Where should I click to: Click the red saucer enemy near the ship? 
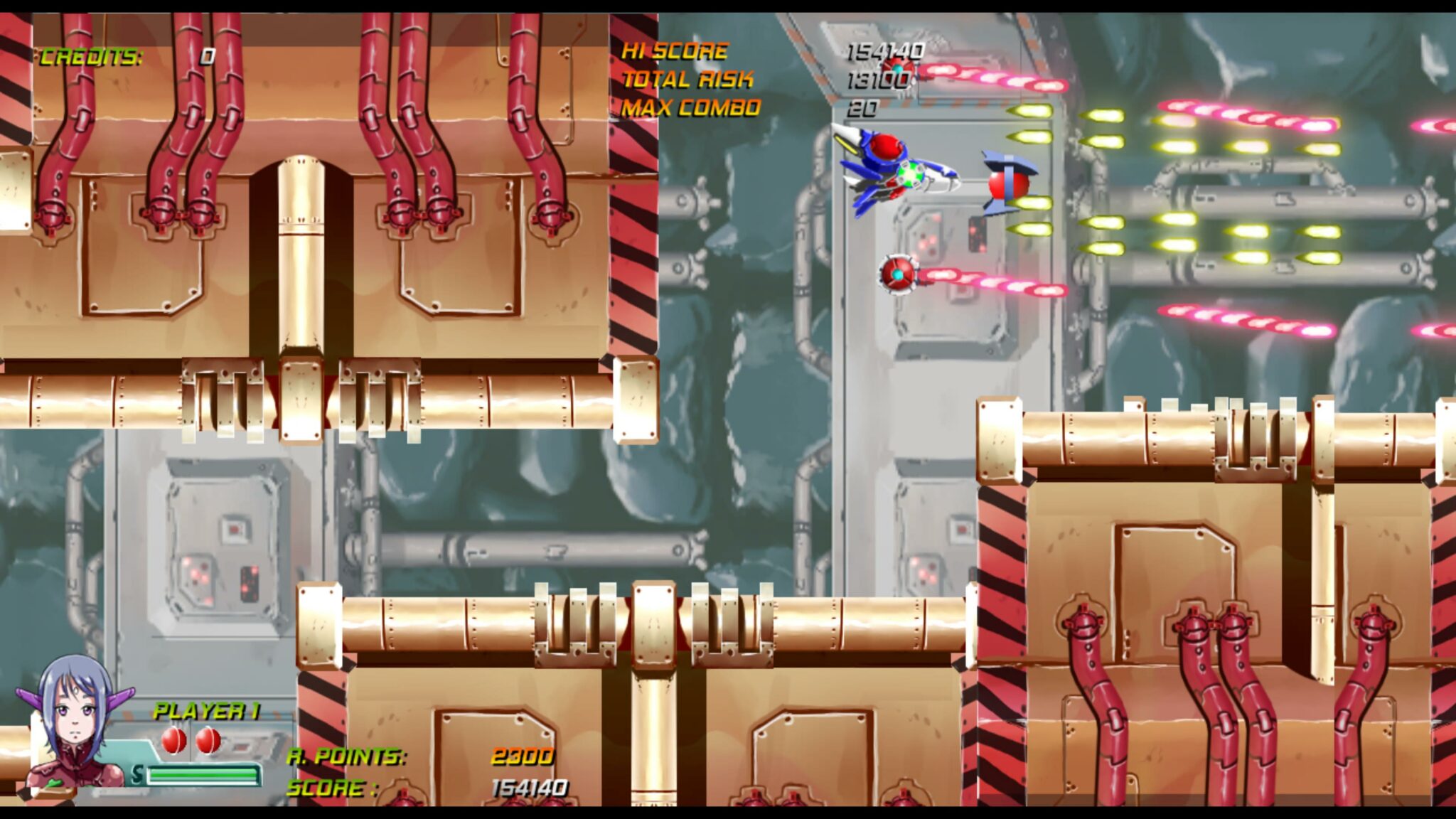(1008, 185)
